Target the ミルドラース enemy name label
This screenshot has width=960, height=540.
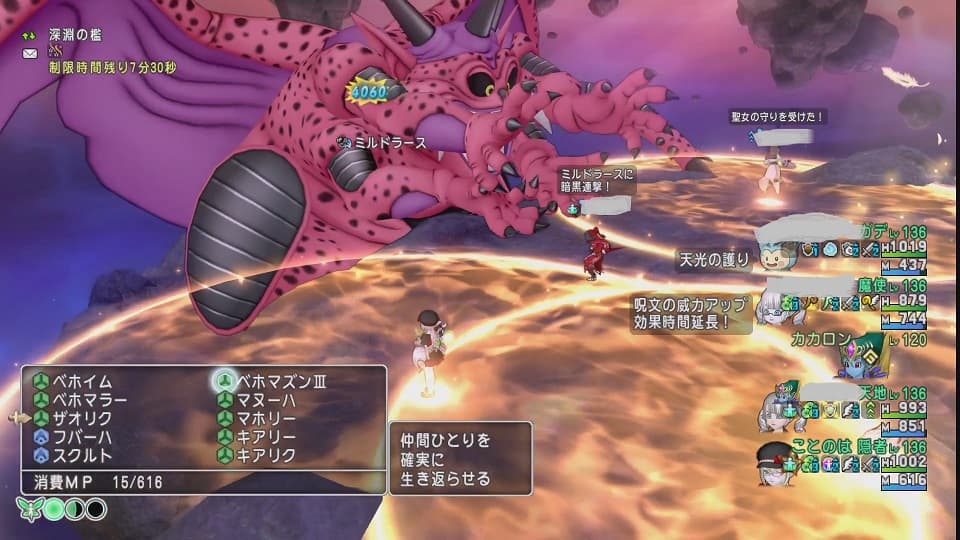[x=390, y=143]
